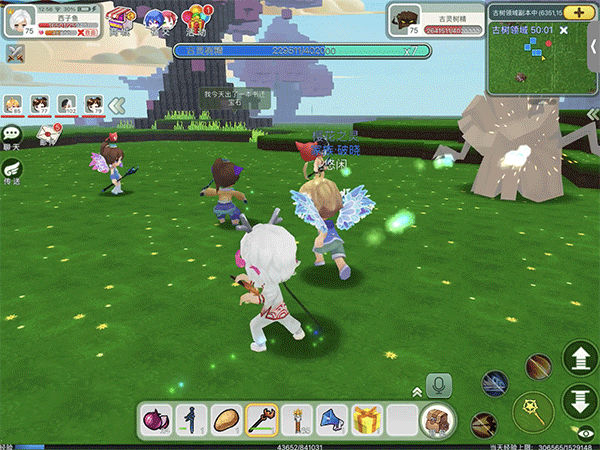Select the bread loaf hotbar slot
The image size is (600, 450).
226,419
